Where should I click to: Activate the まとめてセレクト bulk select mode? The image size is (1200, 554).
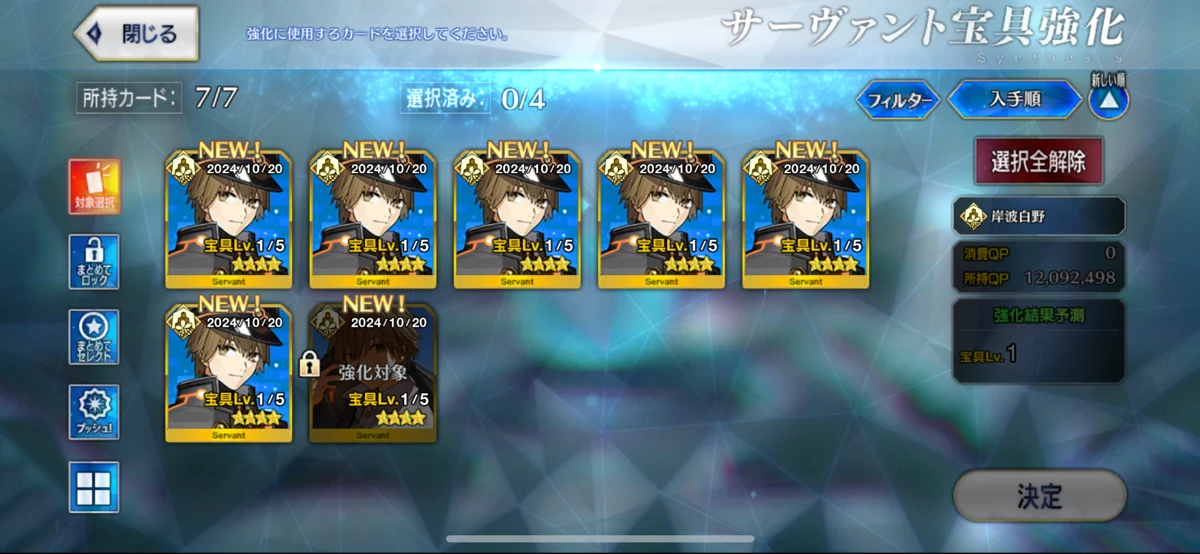(95, 337)
